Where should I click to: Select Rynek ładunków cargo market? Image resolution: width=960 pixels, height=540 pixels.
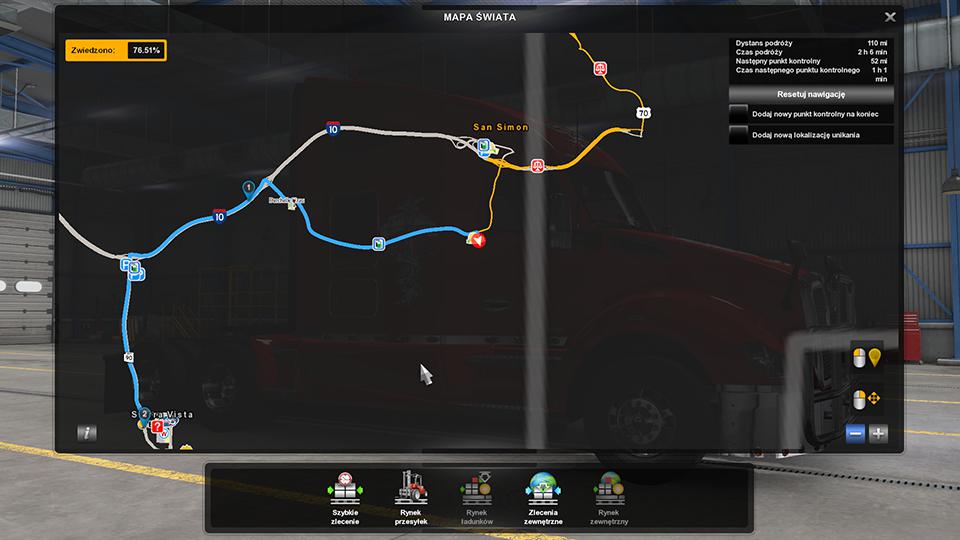point(476,495)
